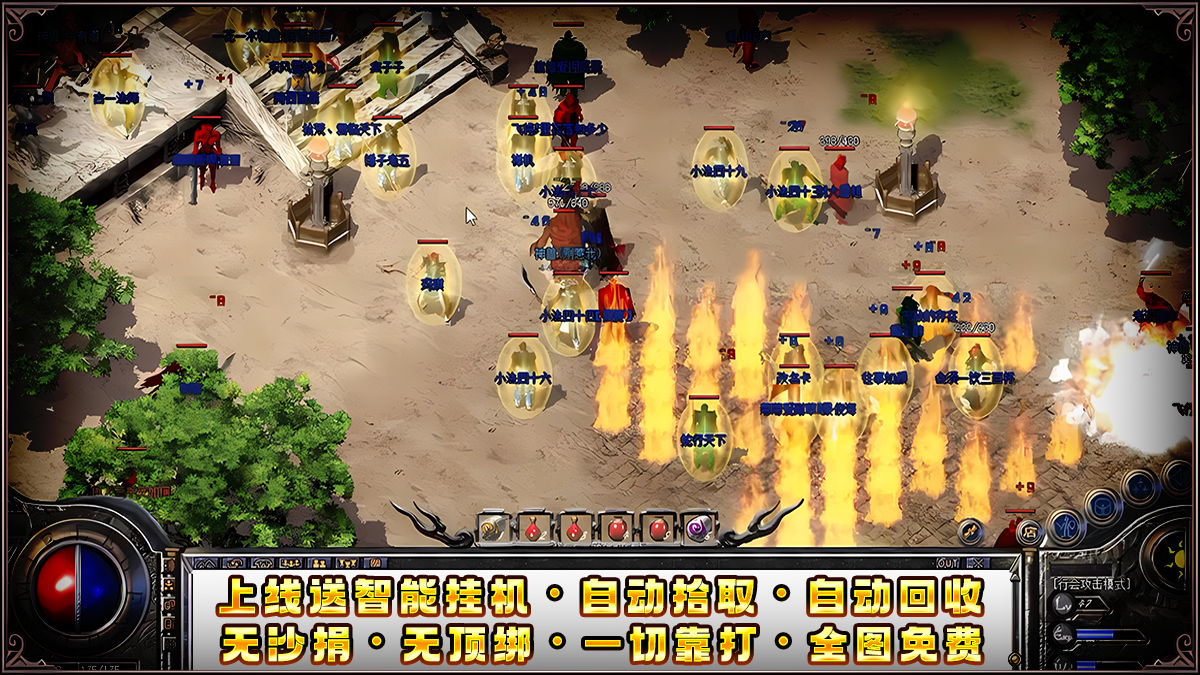This screenshot has height=675, width=1200.
Task: Close the chat panel with the X
Action: [x=977, y=563]
